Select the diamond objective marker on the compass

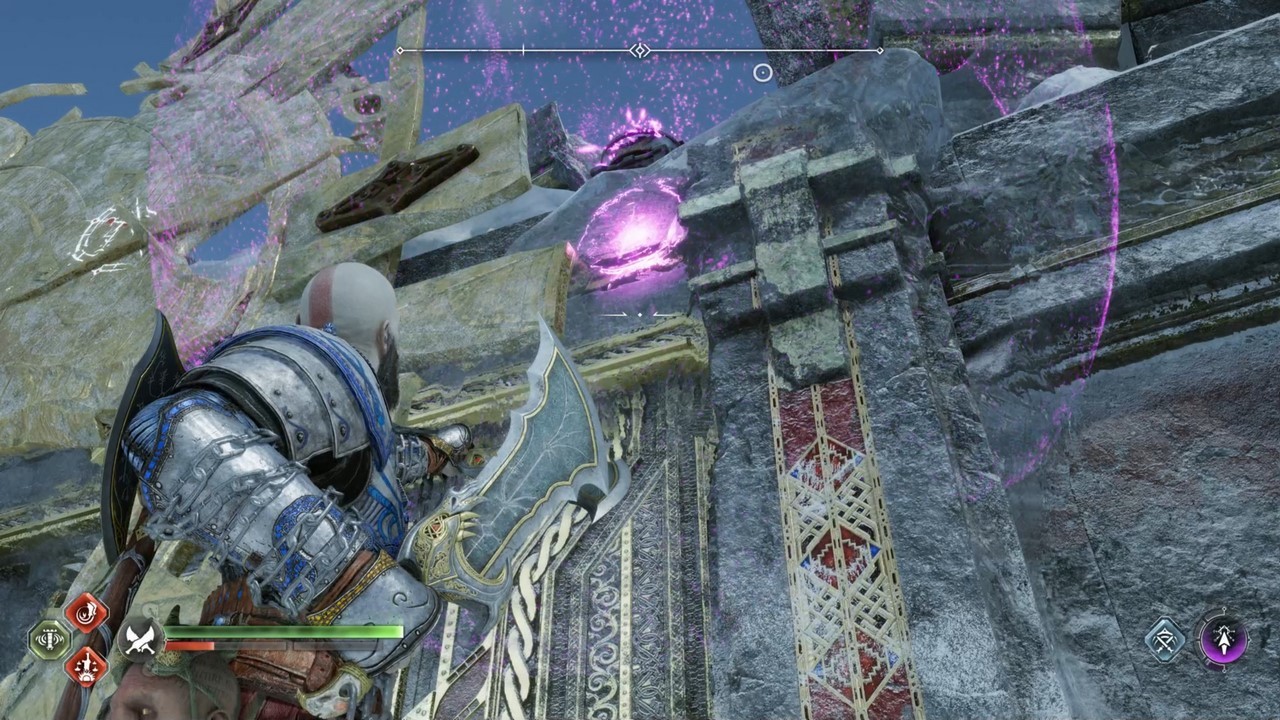[x=639, y=51]
